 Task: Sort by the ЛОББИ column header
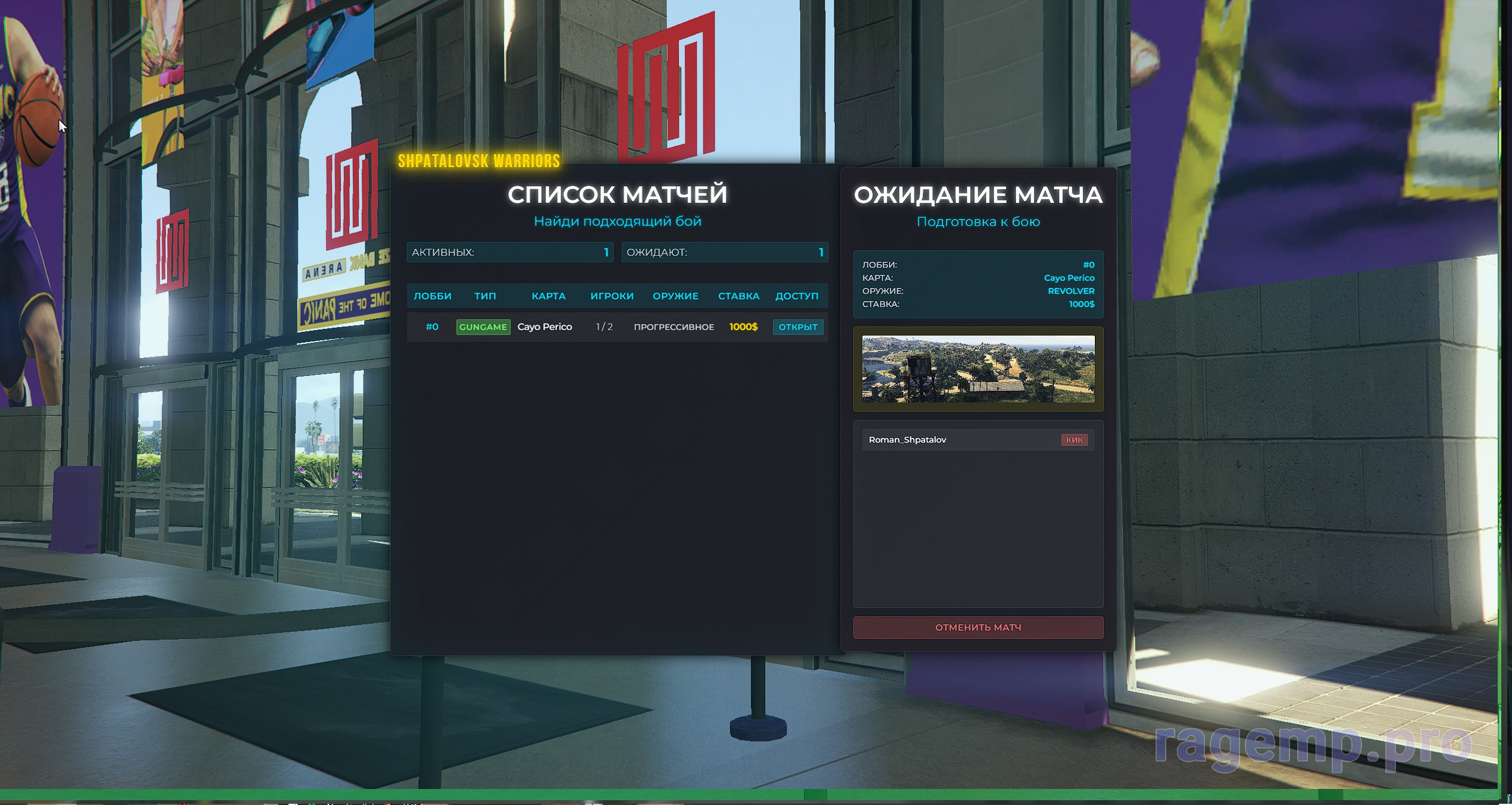433,296
